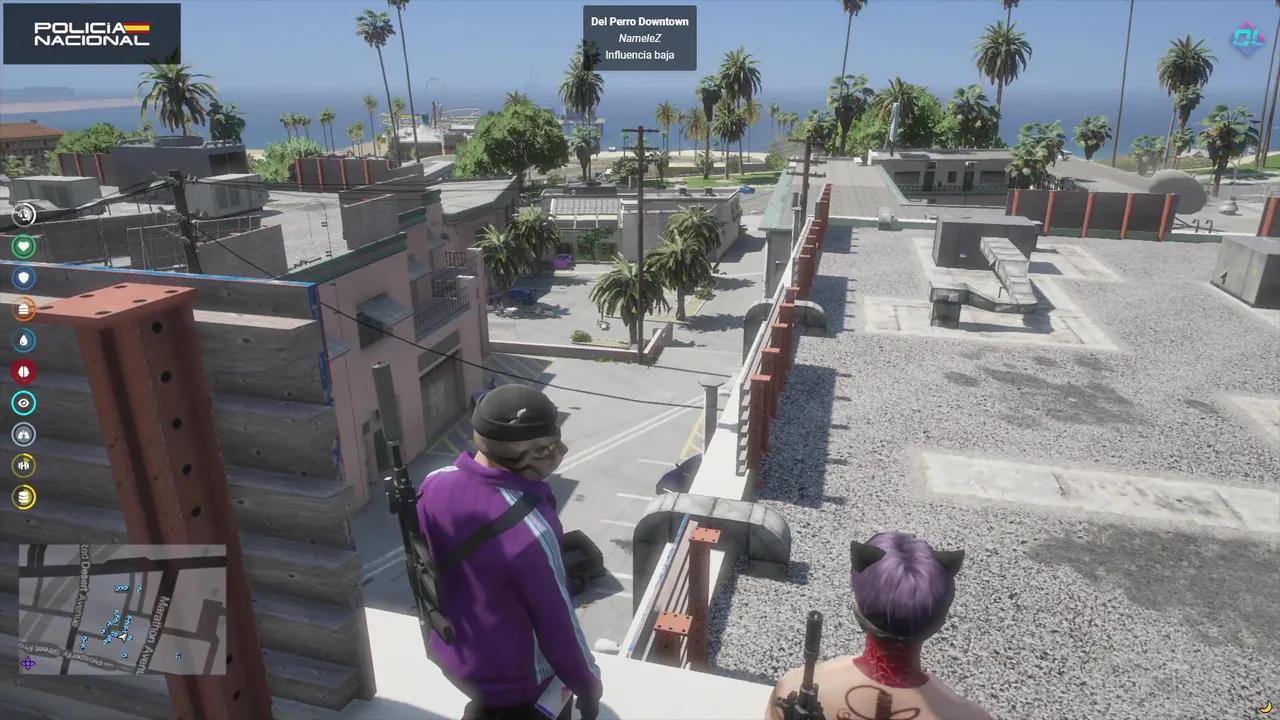Expand the Del Perro Downtown zone panel
Image resolution: width=1280 pixels, height=720 pixels.
click(x=639, y=37)
